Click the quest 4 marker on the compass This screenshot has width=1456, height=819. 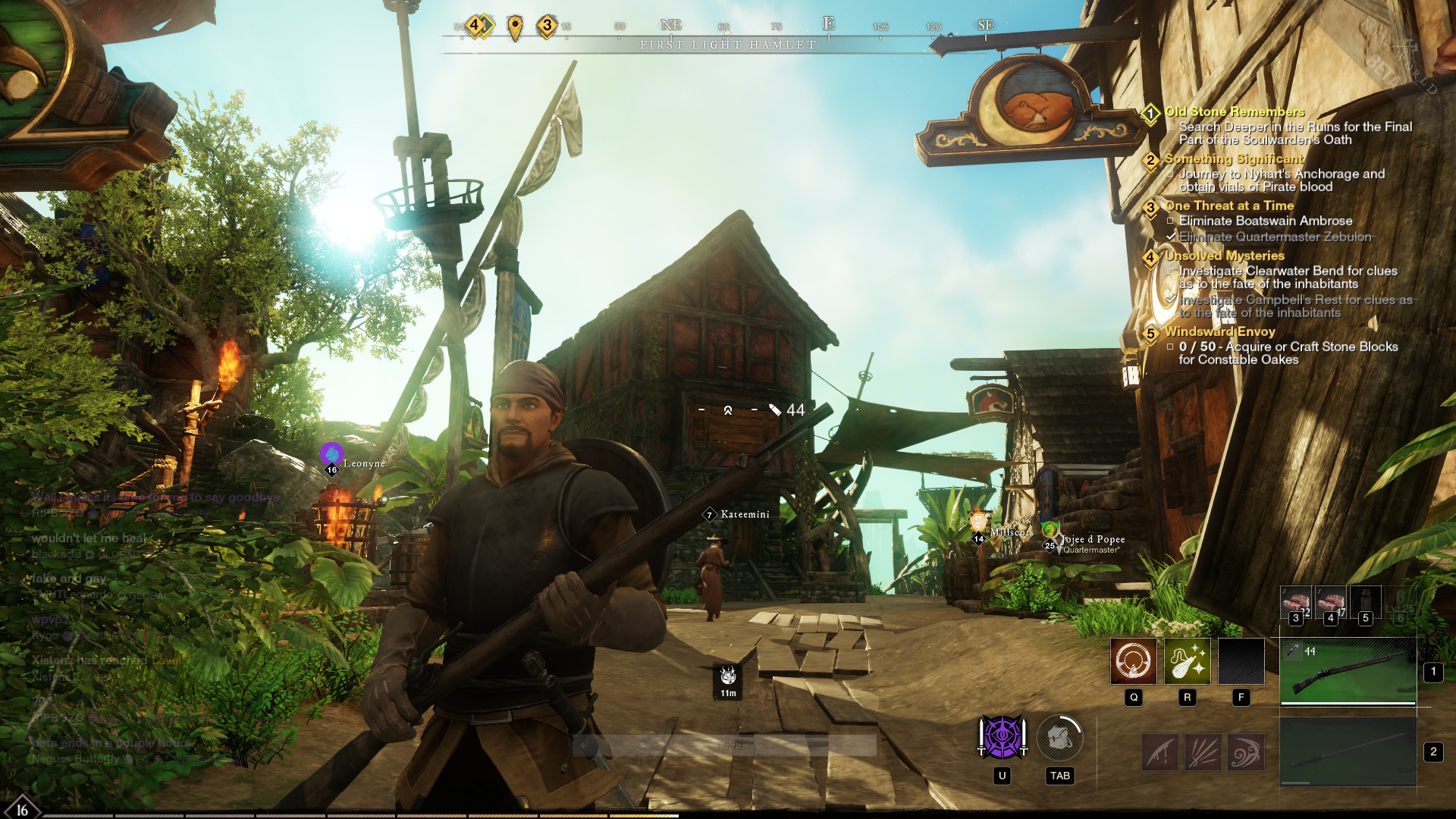click(475, 26)
